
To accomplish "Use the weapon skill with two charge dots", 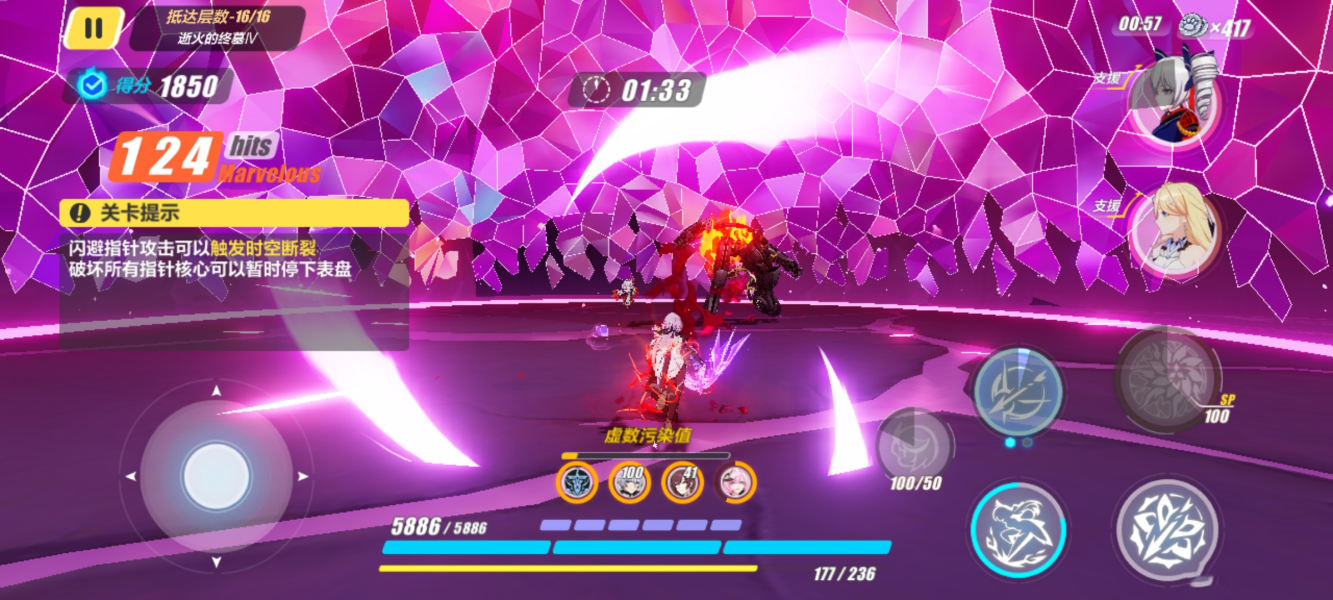I will (x=1018, y=390).
